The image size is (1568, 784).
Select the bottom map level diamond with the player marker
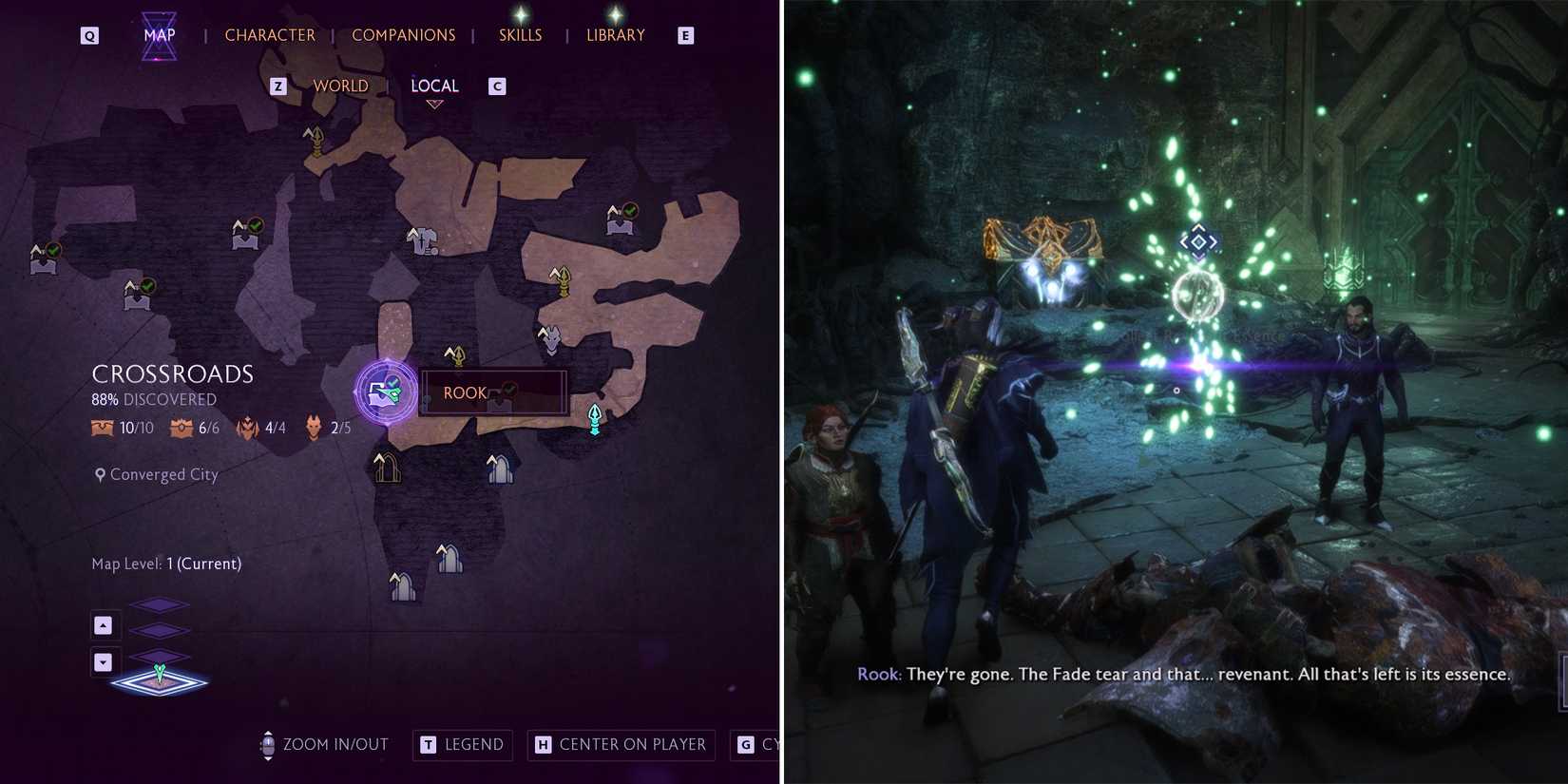click(160, 679)
